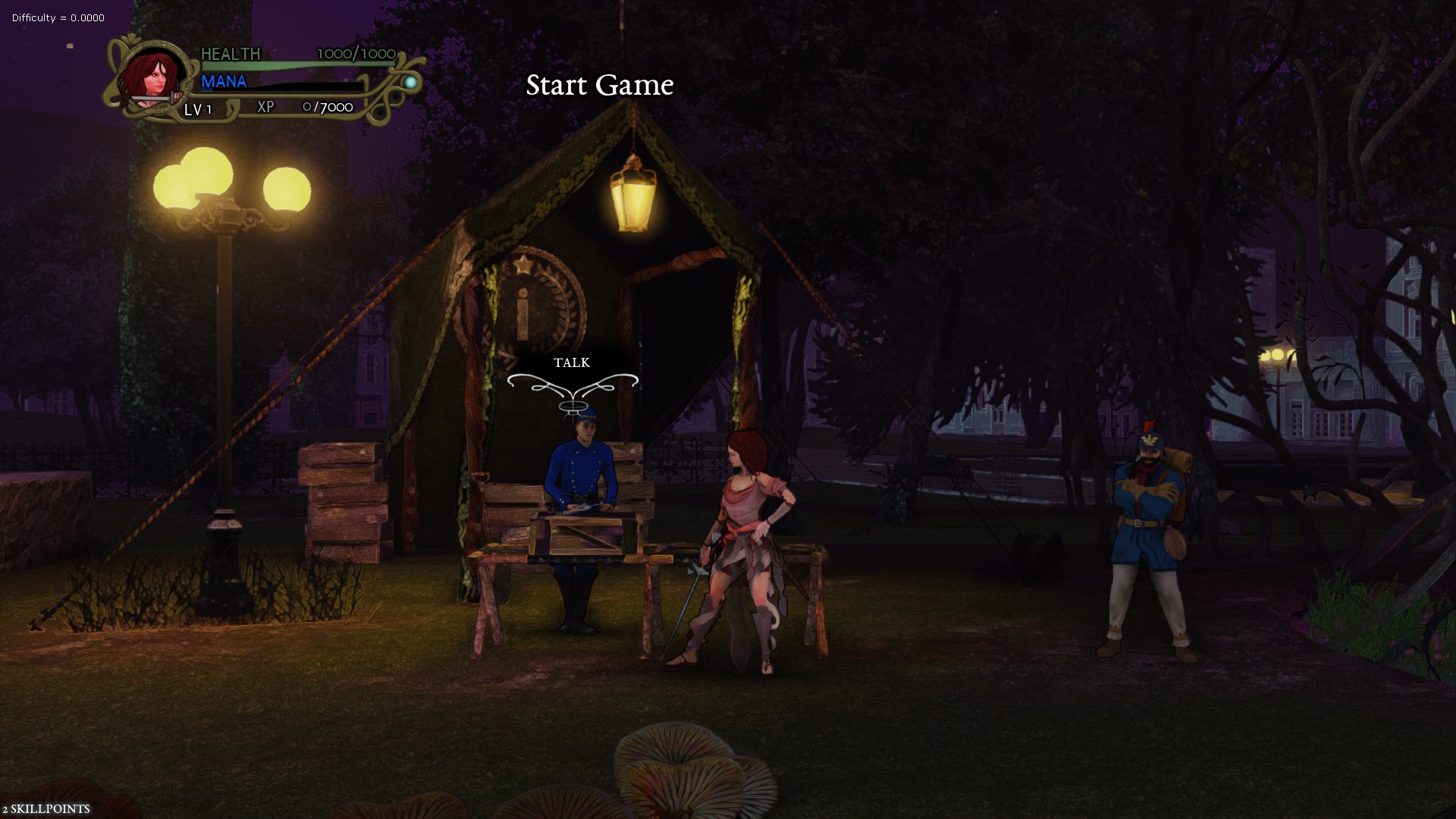Viewport: 1456px width, 819px height.
Task: Click the star icon atop the tent crest
Action: pyautogui.click(x=522, y=264)
